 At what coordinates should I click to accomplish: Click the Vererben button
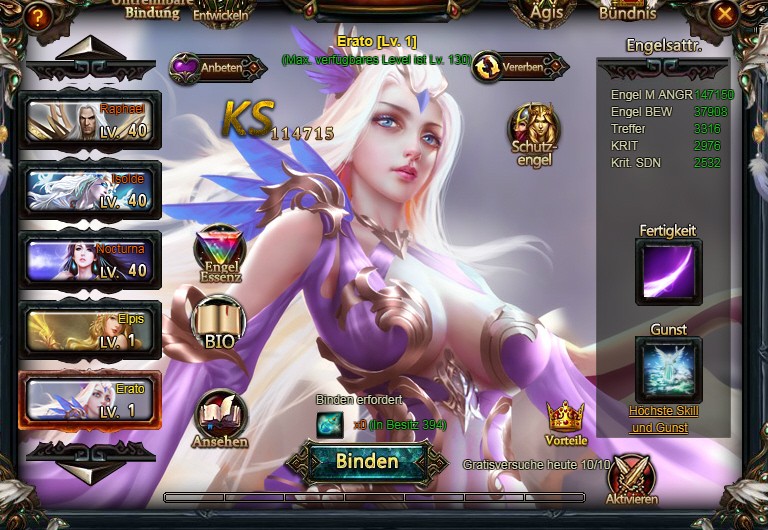[x=520, y=68]
